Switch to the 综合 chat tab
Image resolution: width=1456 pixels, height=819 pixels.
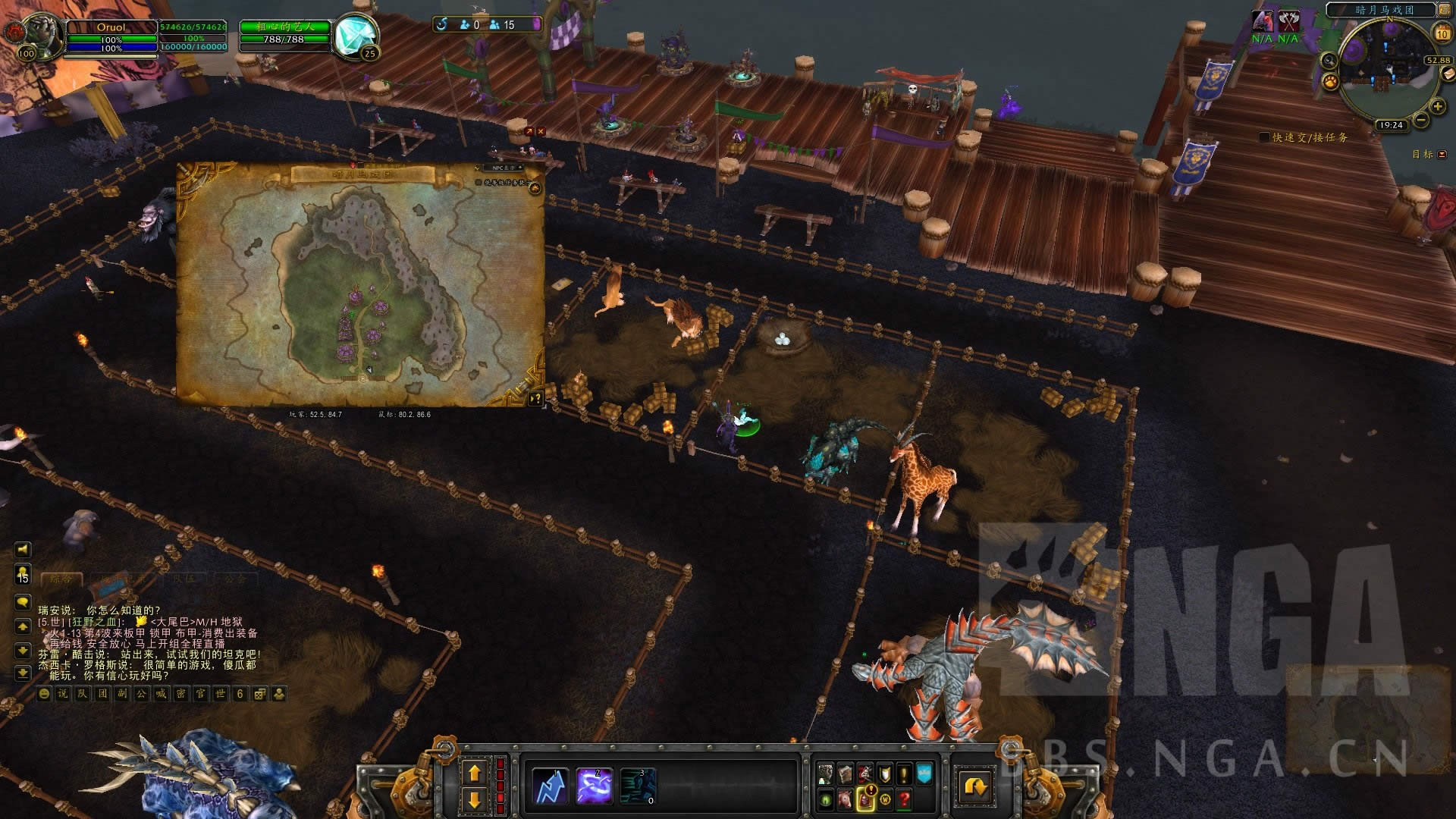[x=61, y=579]
